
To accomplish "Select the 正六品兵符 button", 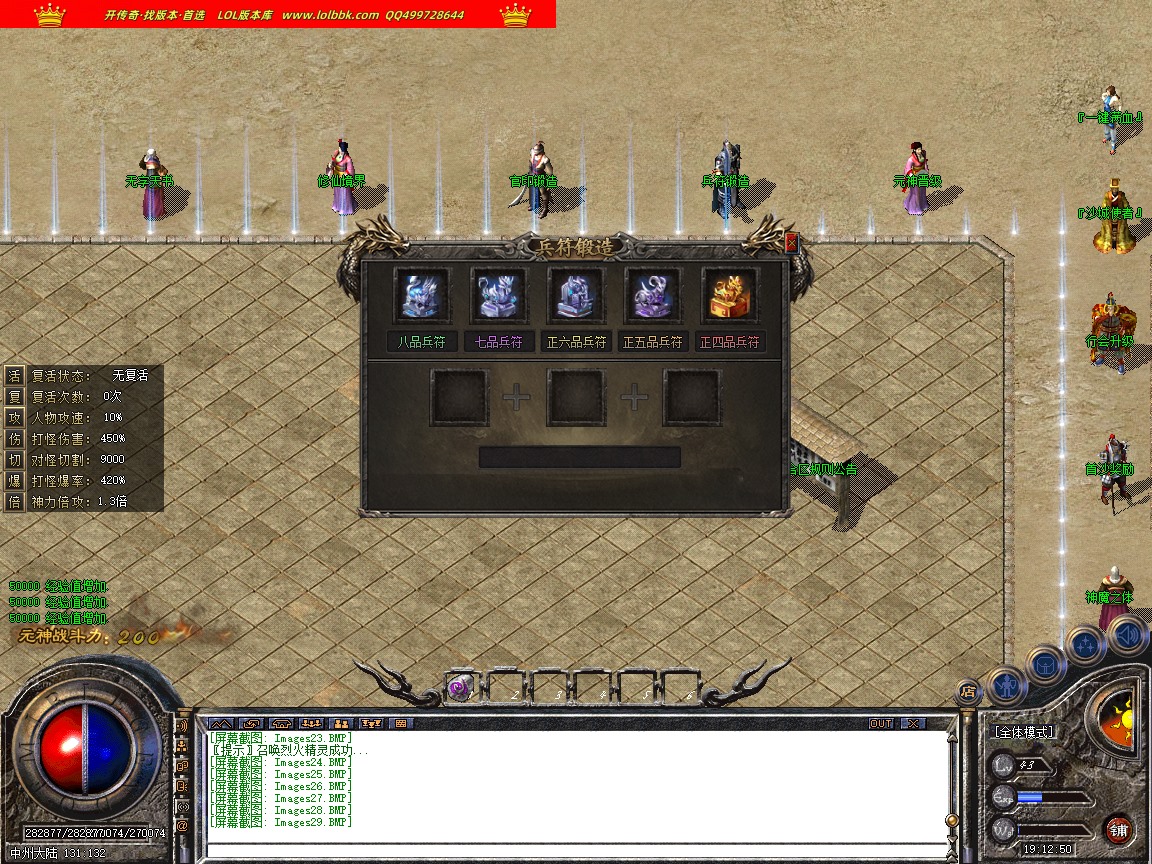I will [x=576, y=342].
